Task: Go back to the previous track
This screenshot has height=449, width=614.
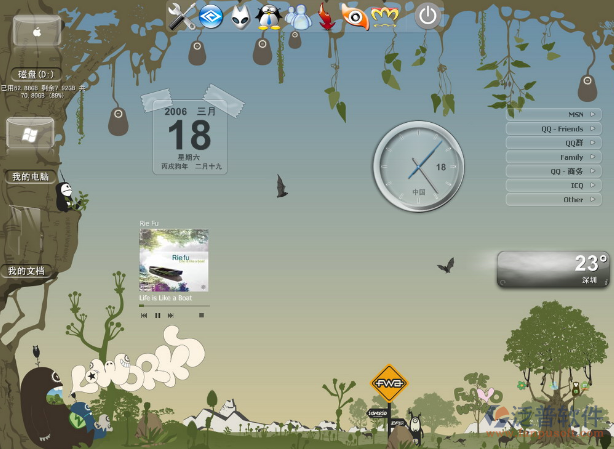Action: 144,315
